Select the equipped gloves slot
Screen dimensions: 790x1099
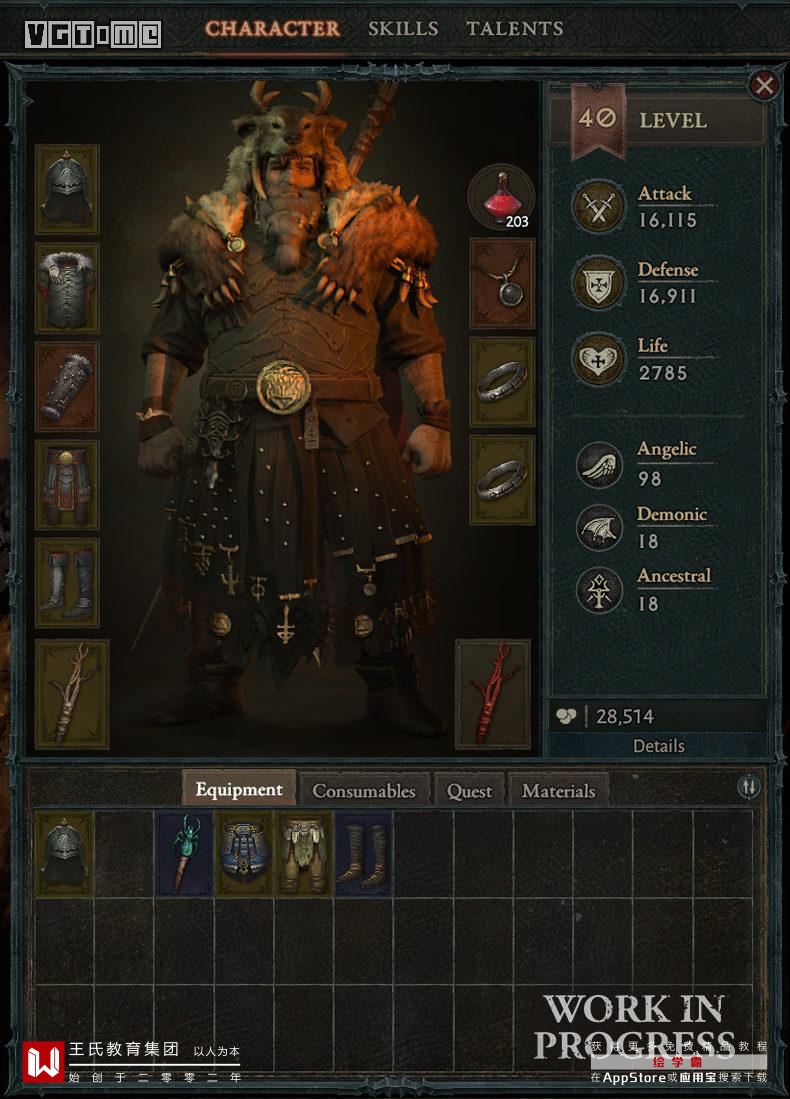pyautogui.click(x=67, y=387)
